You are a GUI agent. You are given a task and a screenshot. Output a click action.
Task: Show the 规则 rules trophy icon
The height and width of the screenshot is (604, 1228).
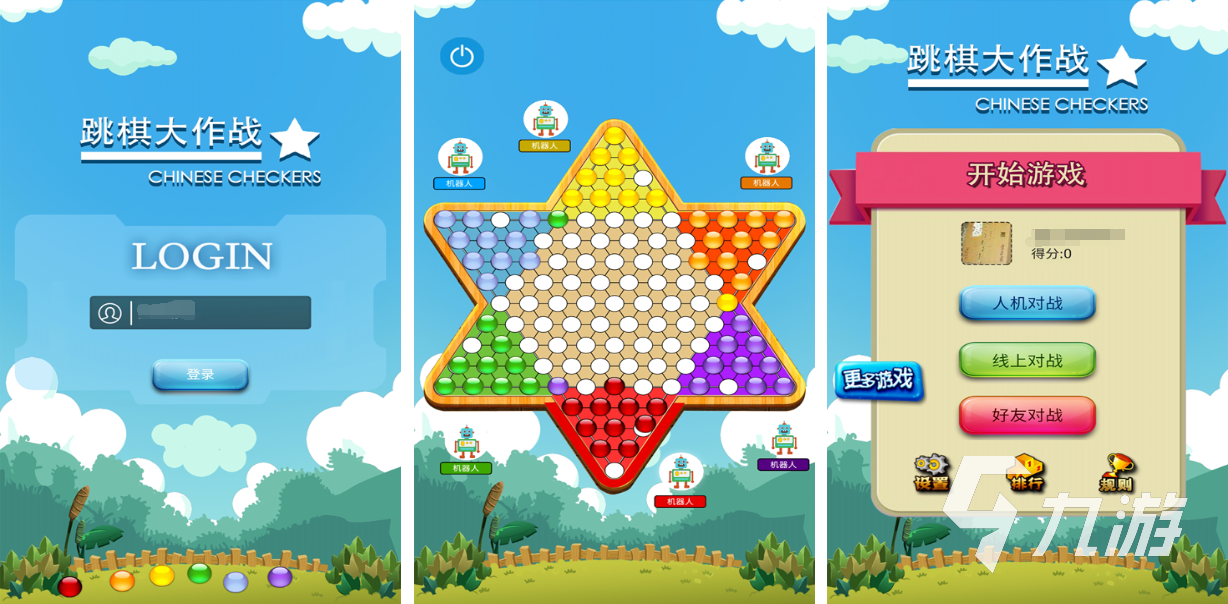coord(1117,471)
